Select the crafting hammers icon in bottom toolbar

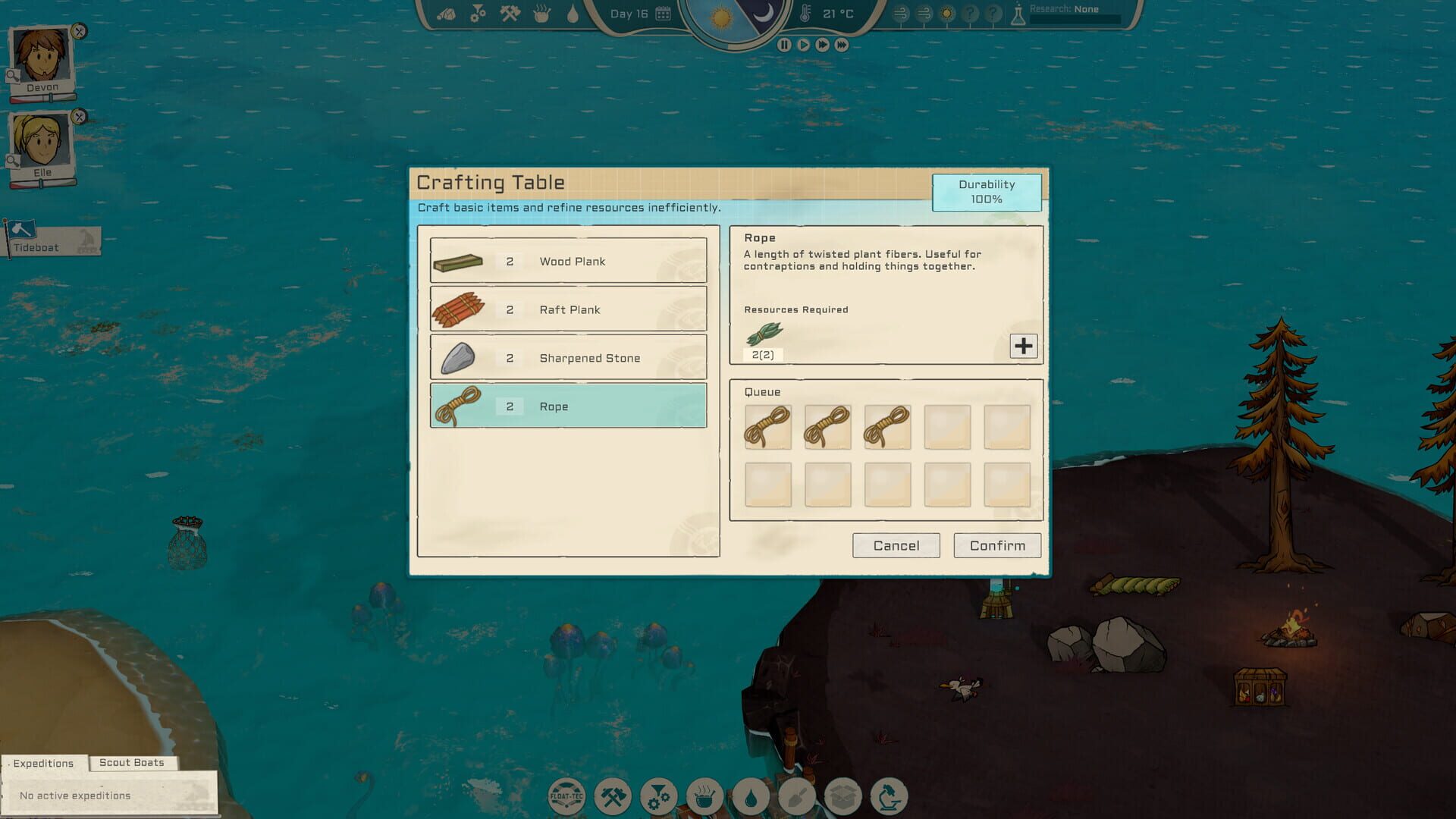tap(613, 796)
